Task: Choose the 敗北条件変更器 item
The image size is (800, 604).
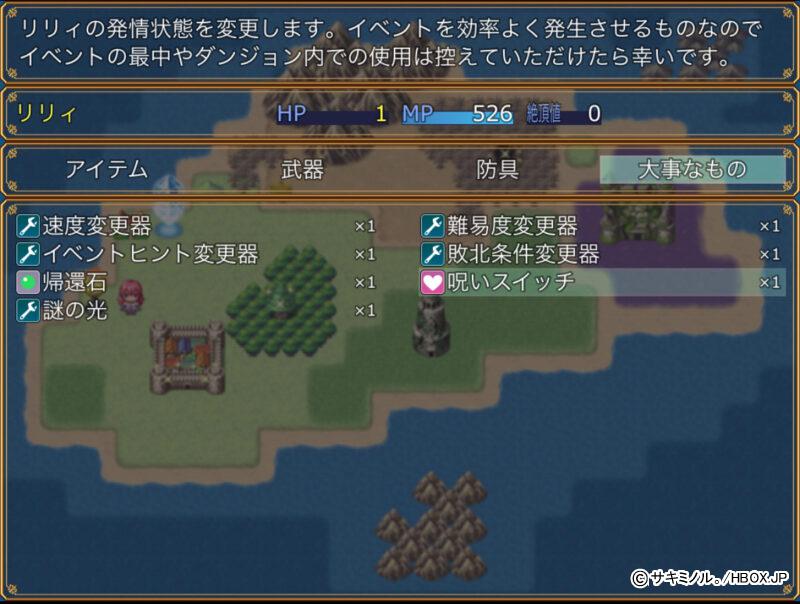Action: coord(523,254)
